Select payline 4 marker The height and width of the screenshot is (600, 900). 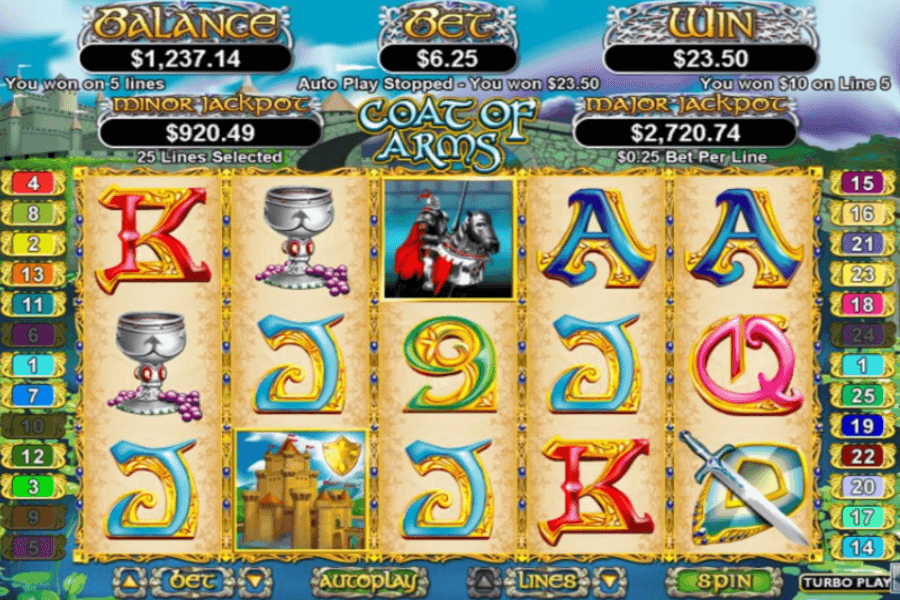[33, 183]
